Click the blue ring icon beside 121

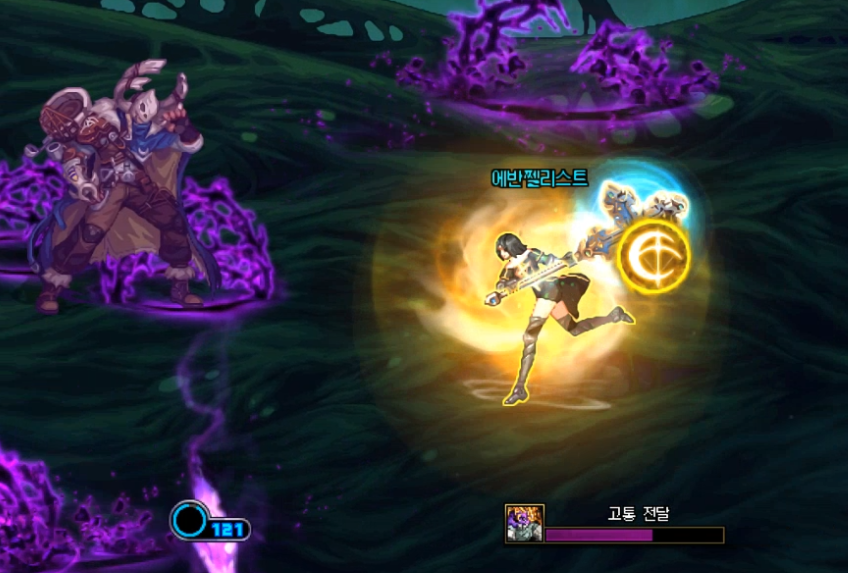coord(188,520)
